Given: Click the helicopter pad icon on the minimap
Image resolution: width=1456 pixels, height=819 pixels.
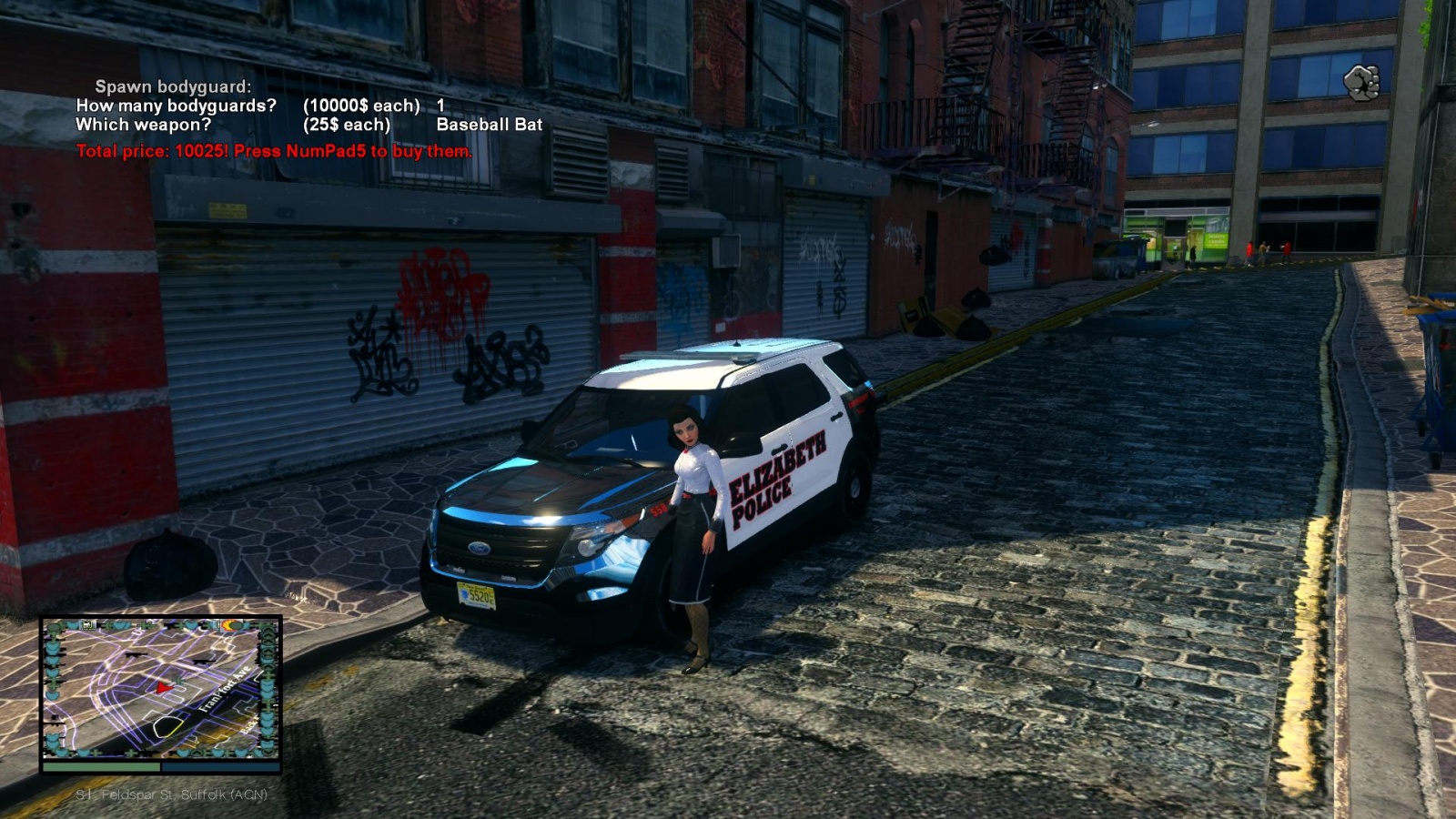Looking at the screenshot, I should tap(86, 625).
